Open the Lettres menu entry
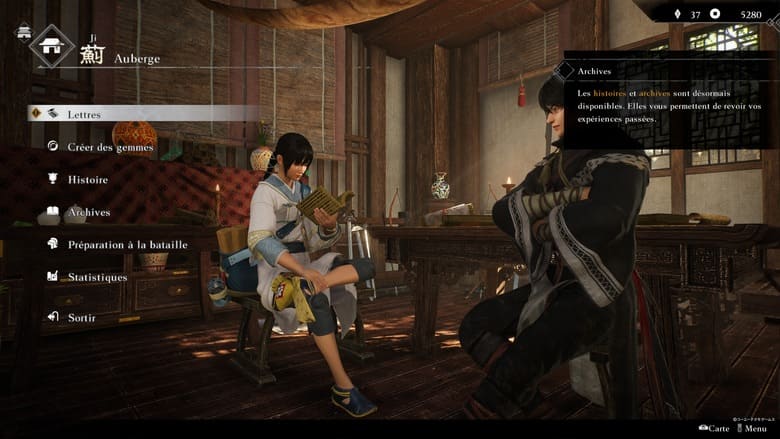Image resolution: width=780 pixels, height=439 pixels. (x=84, y=114)
